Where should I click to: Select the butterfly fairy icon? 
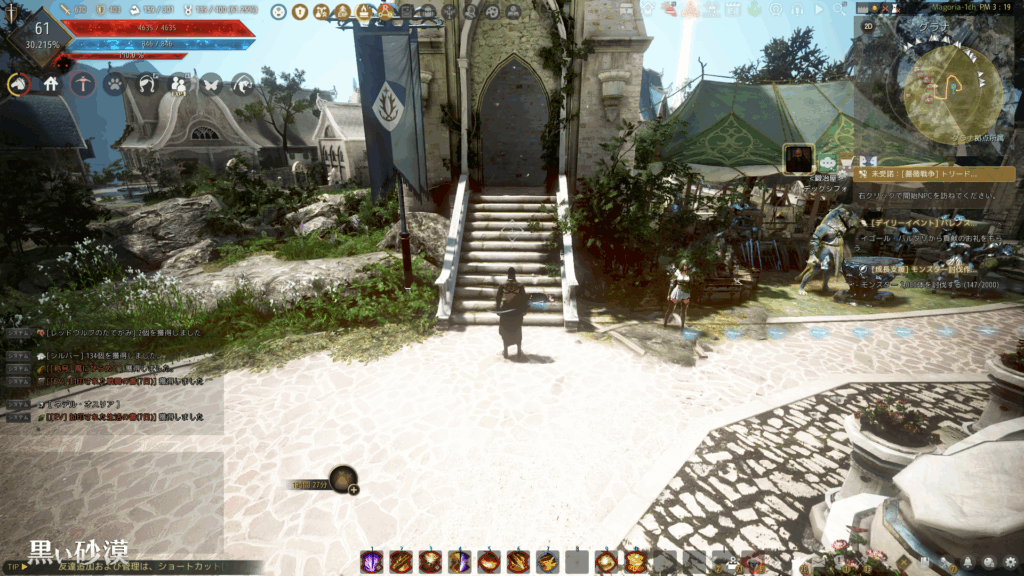pyautogui.click(x=211, y=85)
